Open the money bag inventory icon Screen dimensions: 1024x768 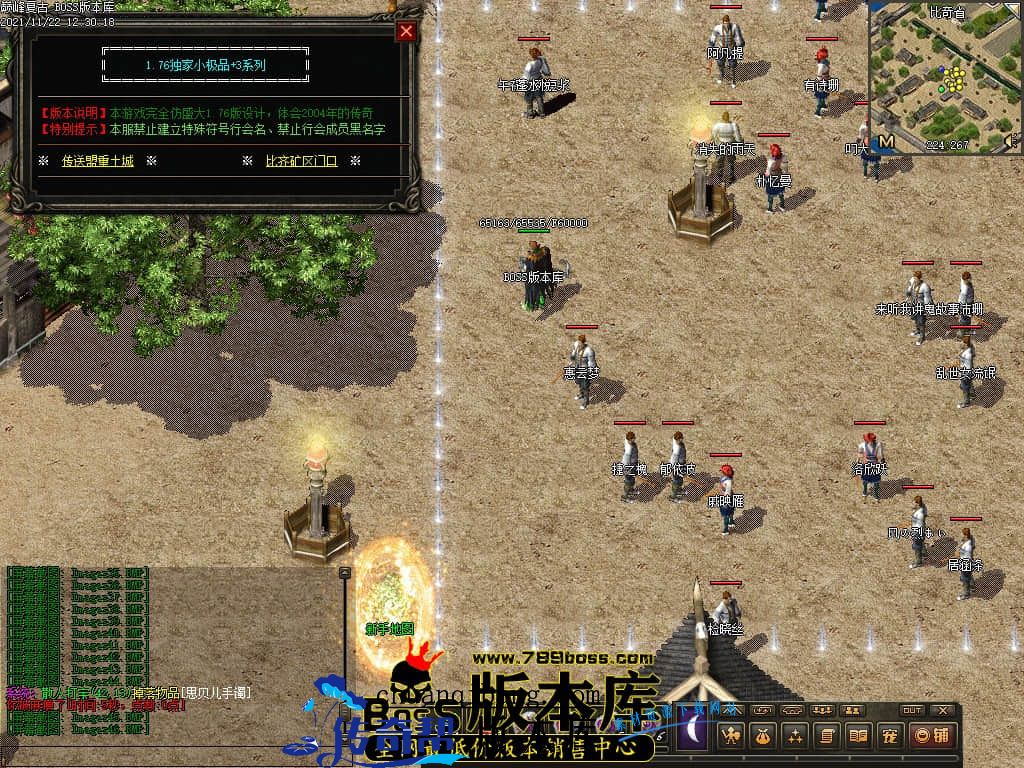762,736
